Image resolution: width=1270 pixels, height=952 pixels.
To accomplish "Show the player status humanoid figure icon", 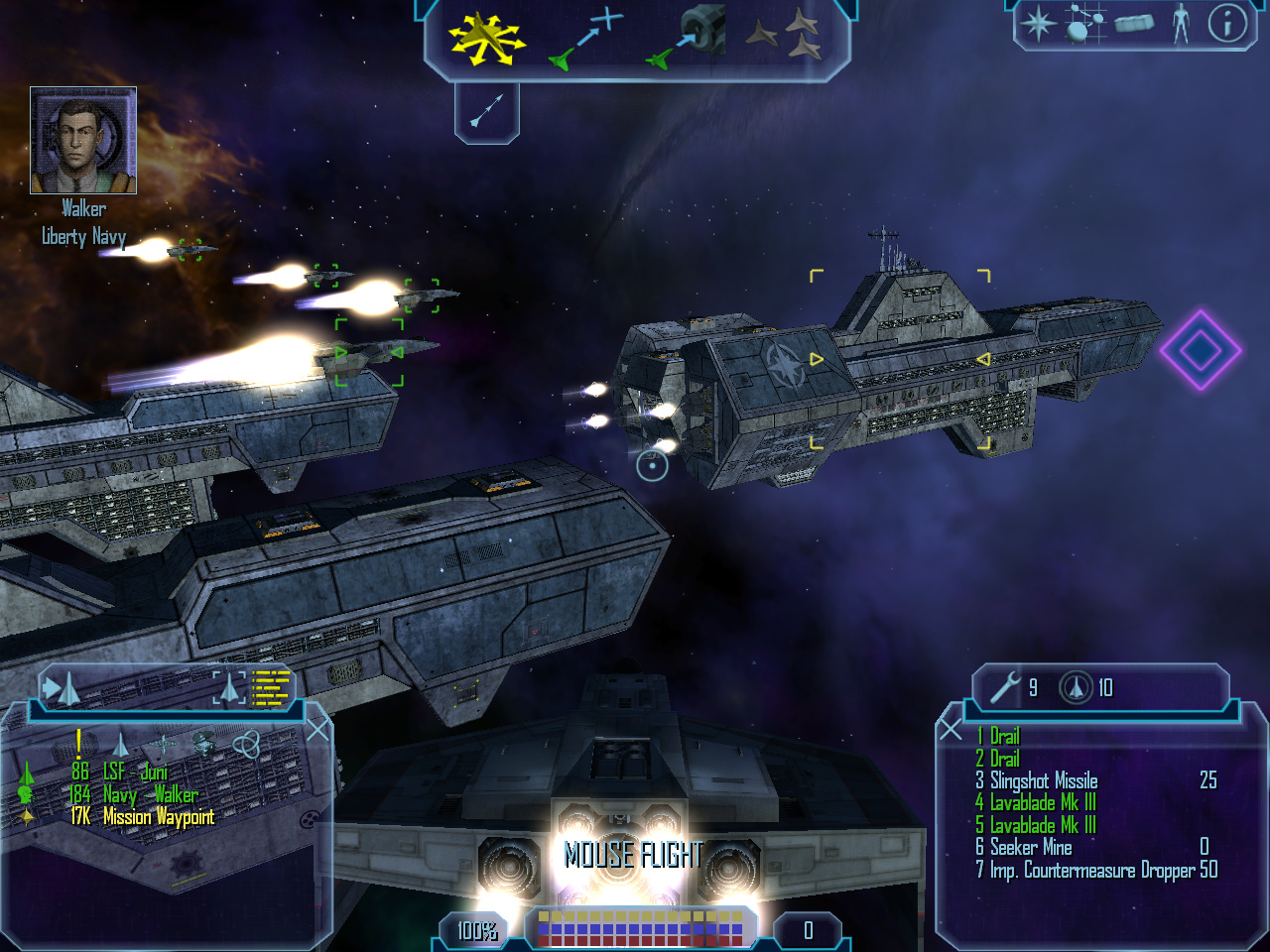I will tap(1181, 23).
